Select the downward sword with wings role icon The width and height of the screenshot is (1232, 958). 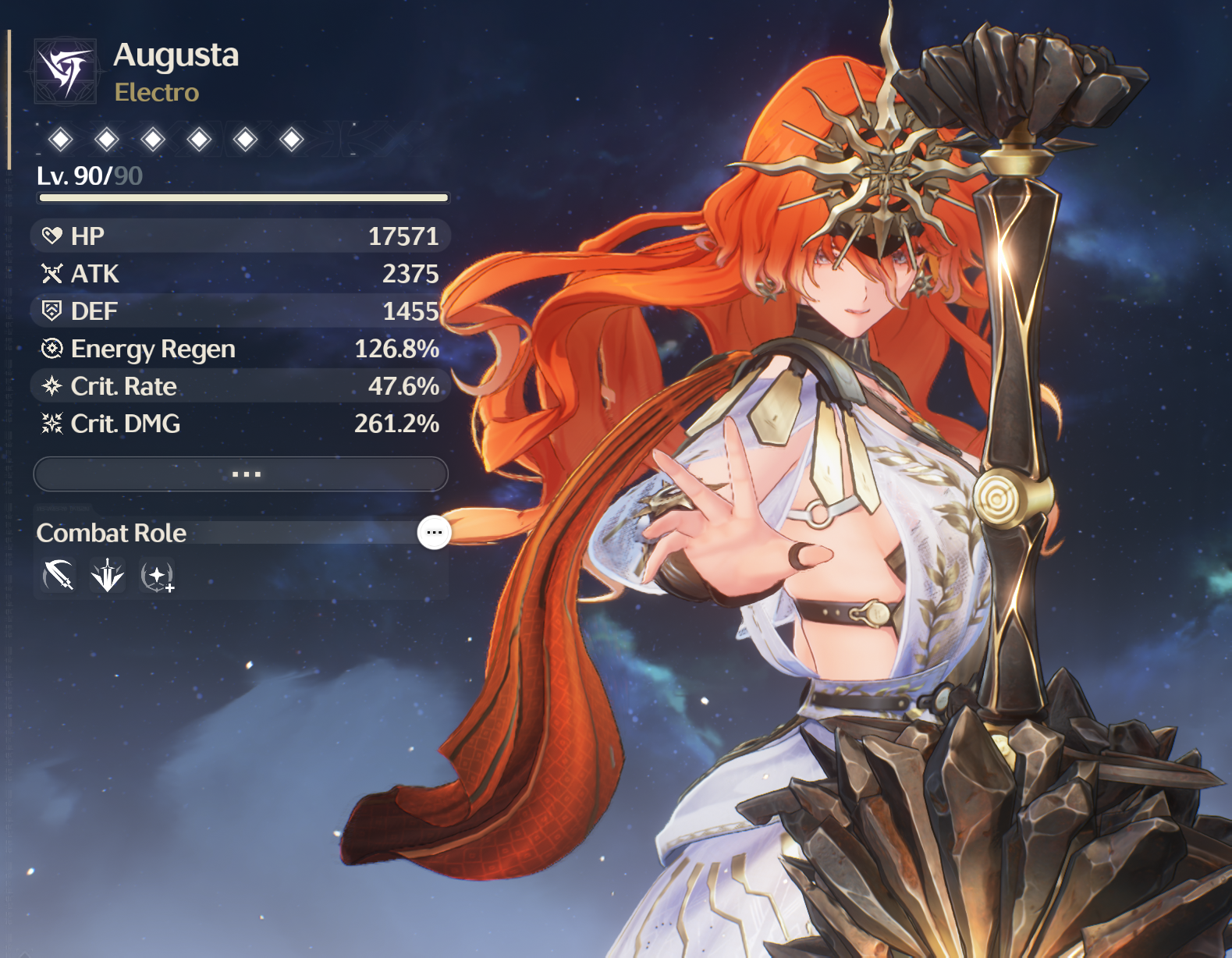[108, 577]
